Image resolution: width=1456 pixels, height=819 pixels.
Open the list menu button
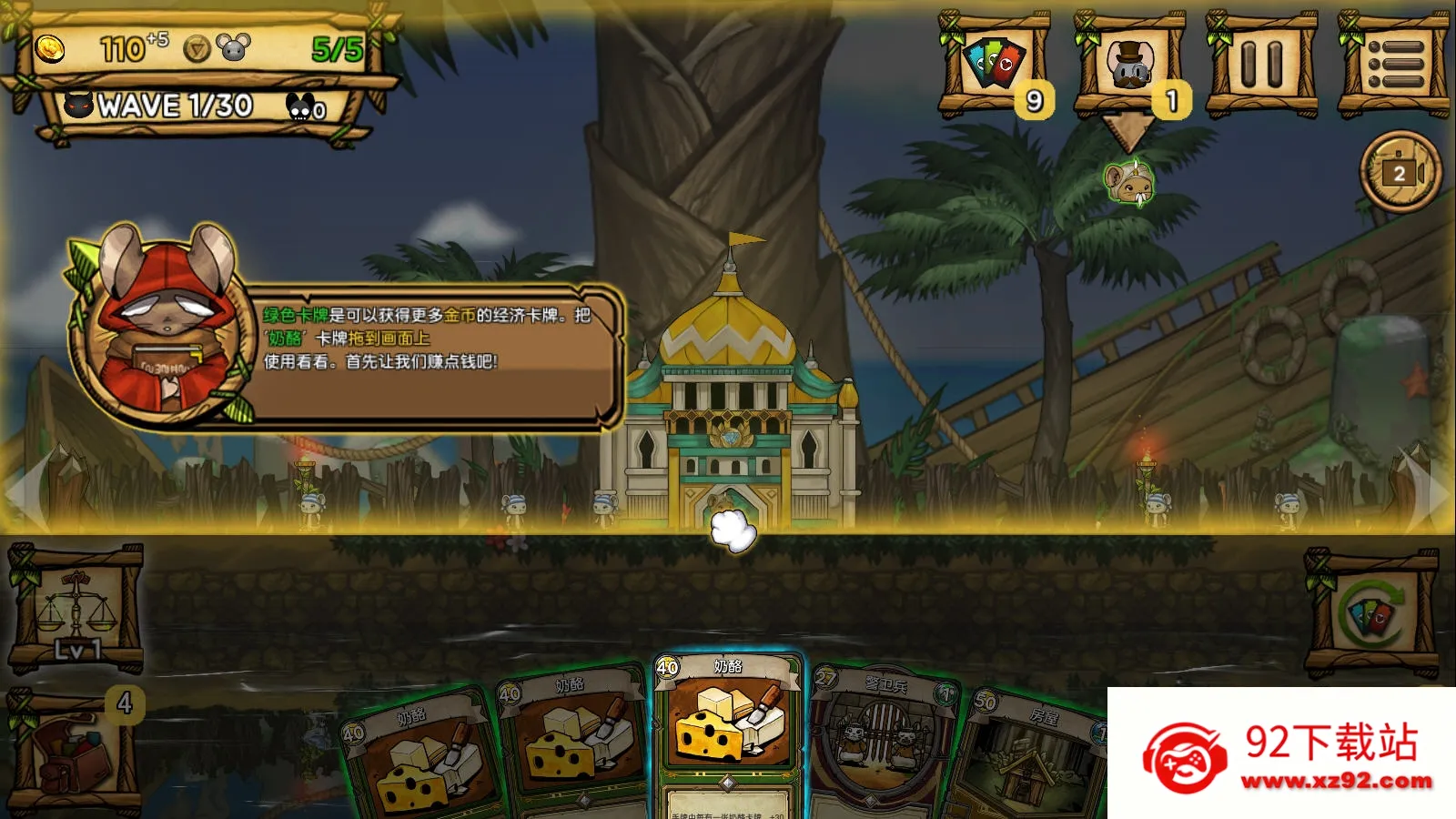click(1394, 64)
